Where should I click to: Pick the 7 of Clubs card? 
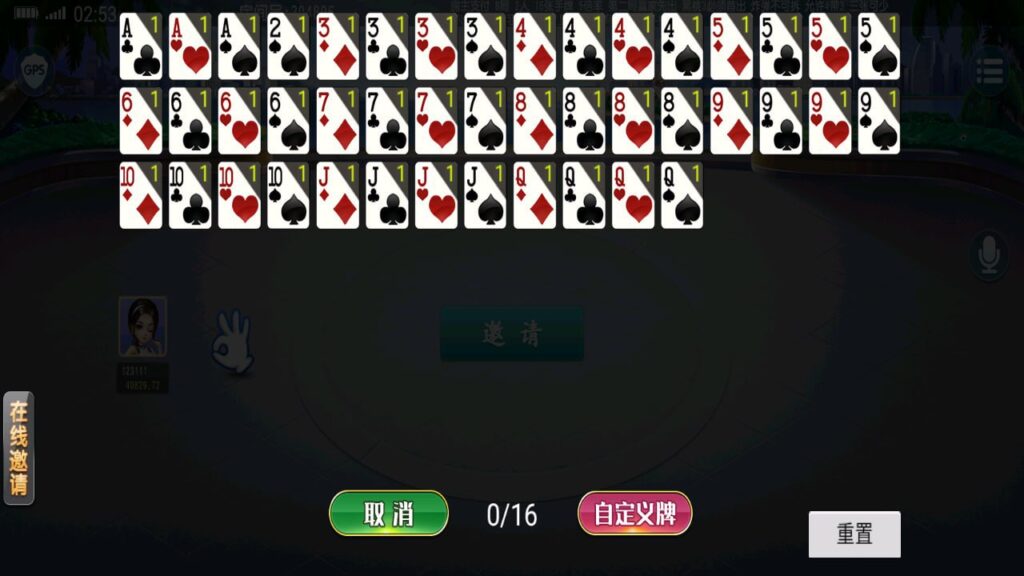click(387, 121)
